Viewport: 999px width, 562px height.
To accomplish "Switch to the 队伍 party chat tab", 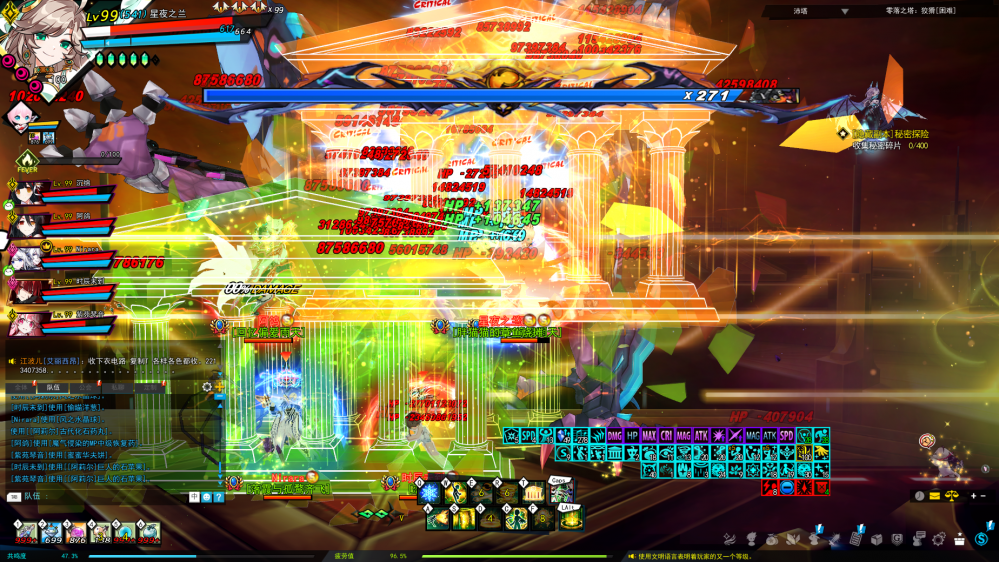I will click(52, 387).
